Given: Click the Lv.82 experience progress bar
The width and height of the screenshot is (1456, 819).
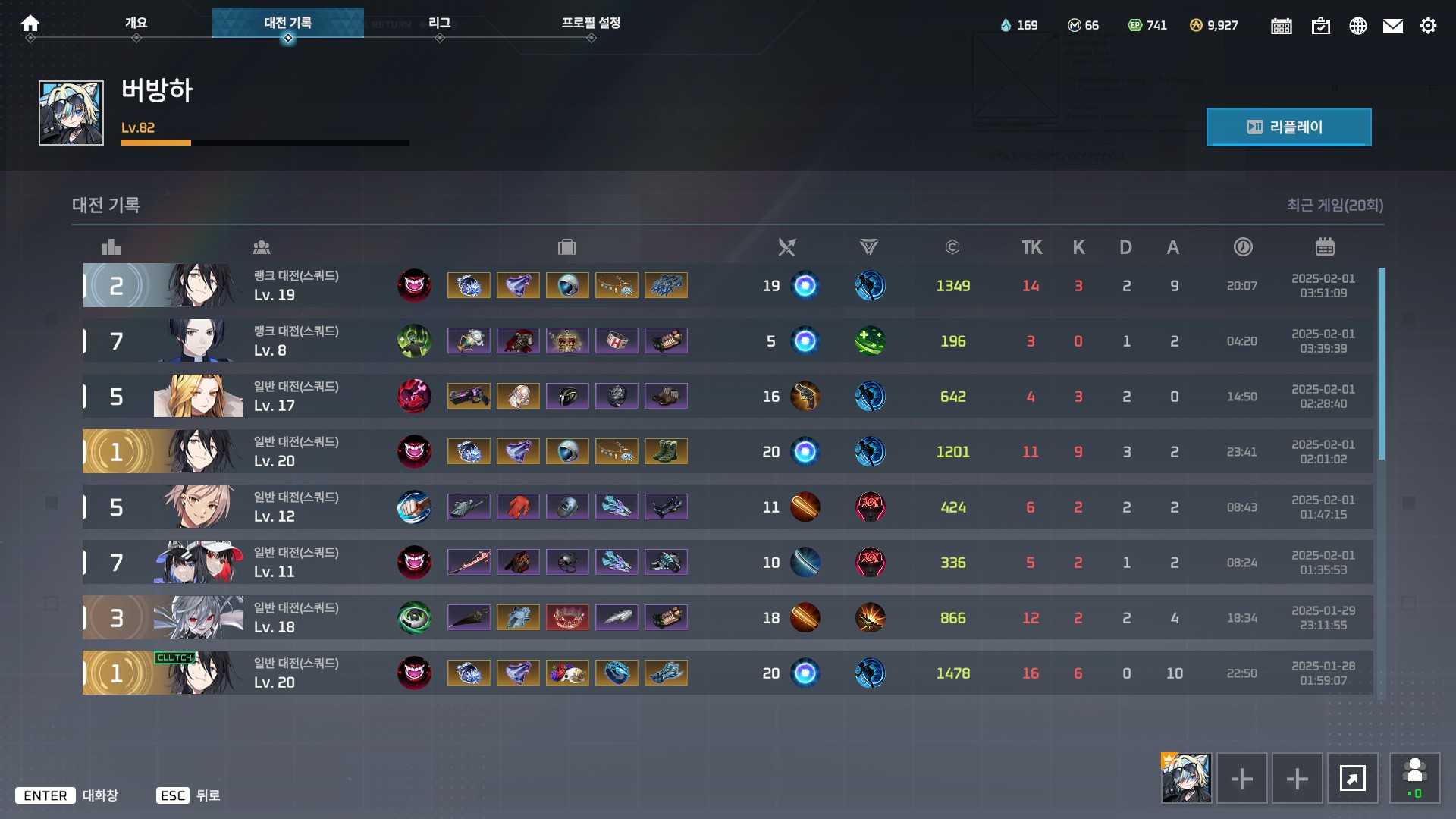Looking at the screenshot, I should [265, 143].
